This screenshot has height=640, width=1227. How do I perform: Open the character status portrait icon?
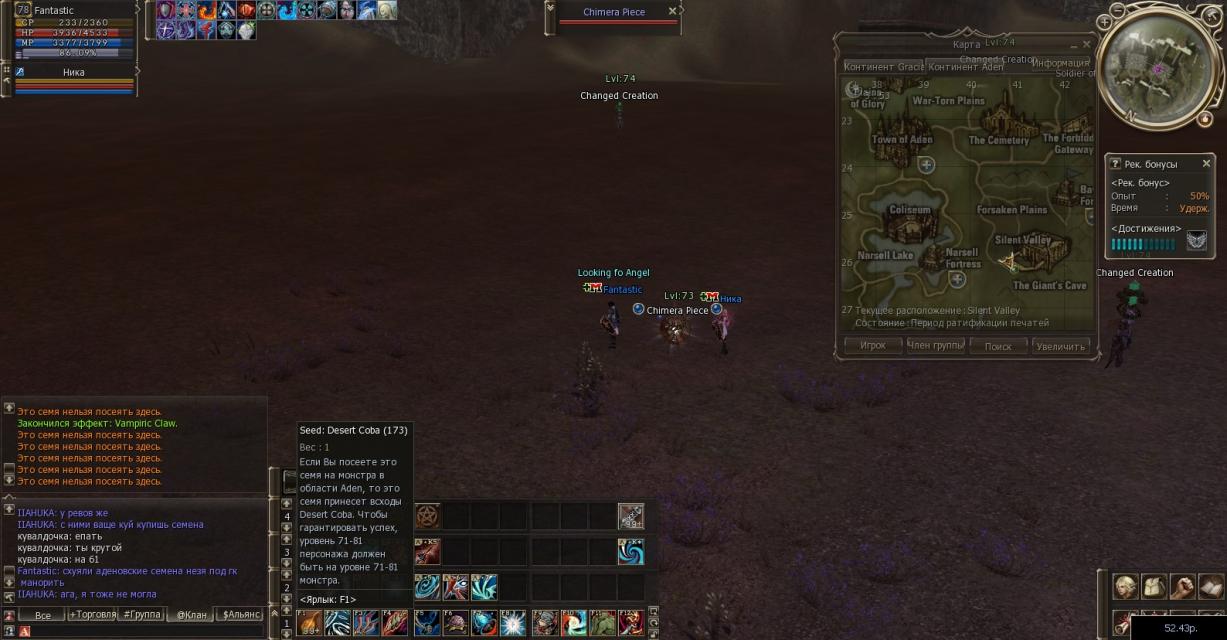tap(1126, 586)
